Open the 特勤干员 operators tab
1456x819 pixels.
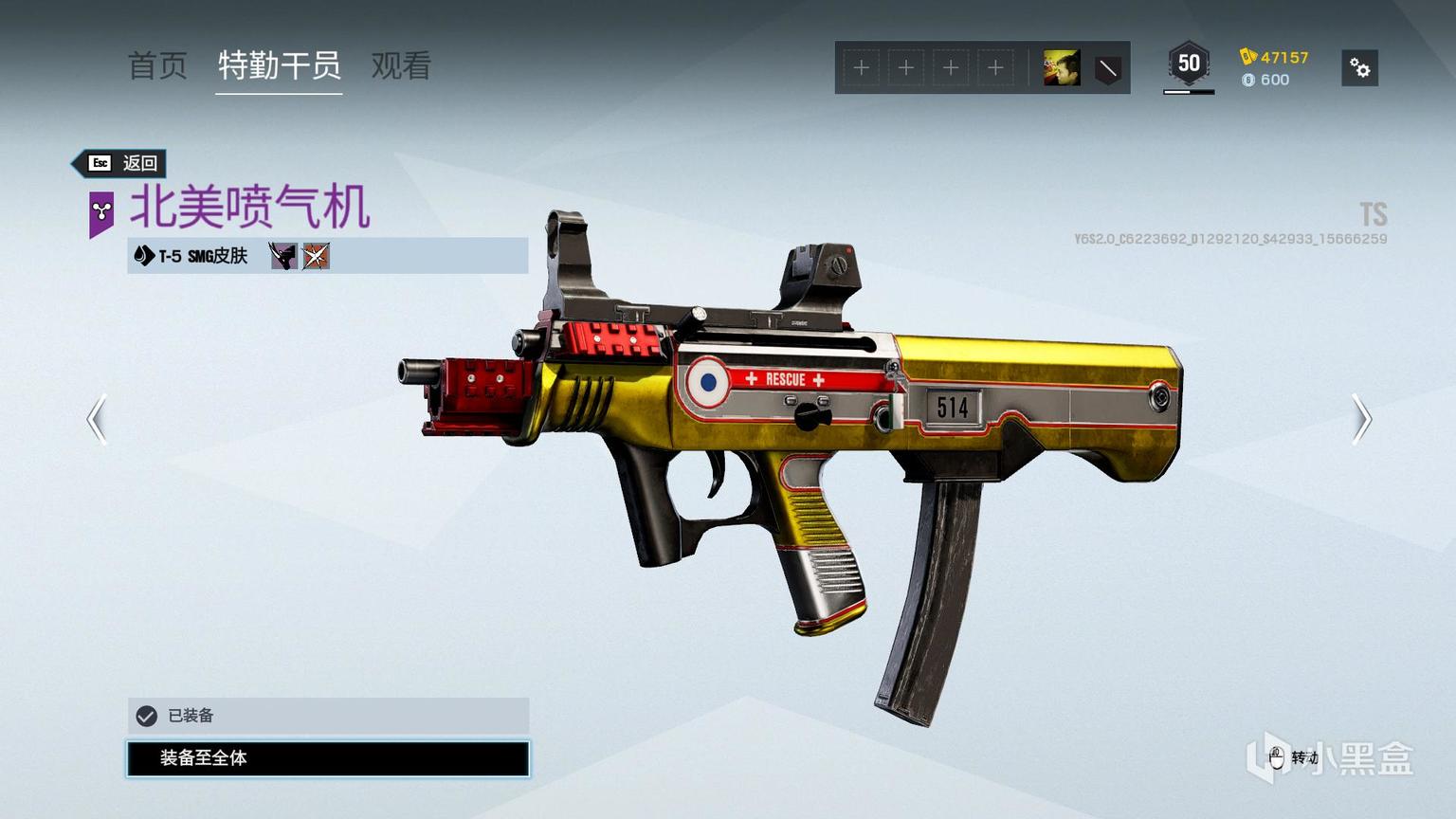point(279,65)
